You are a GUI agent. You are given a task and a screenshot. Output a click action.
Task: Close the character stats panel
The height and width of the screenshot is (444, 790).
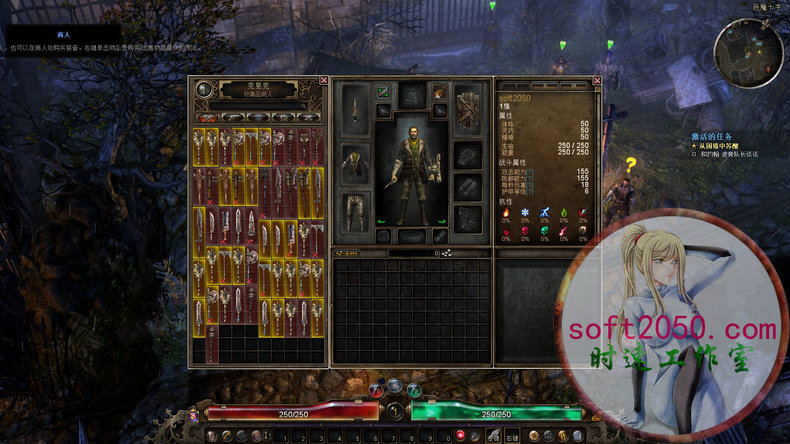pos(597,80)
